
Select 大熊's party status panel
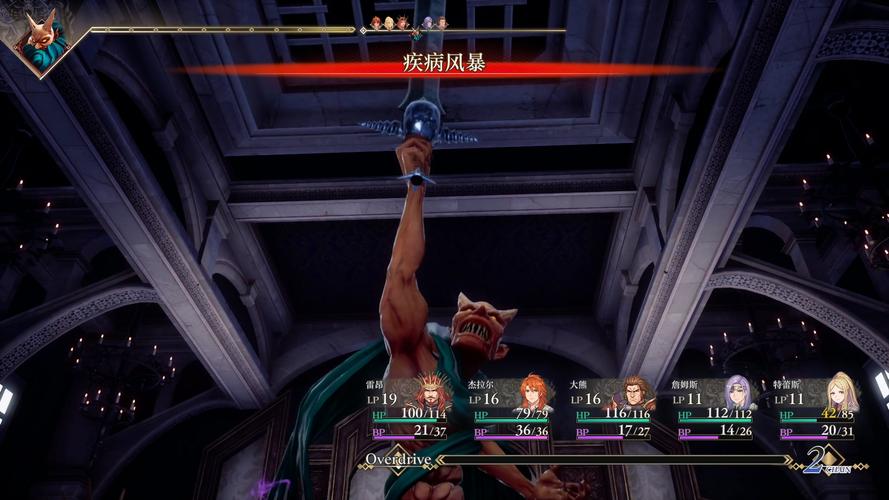point(612,408)
